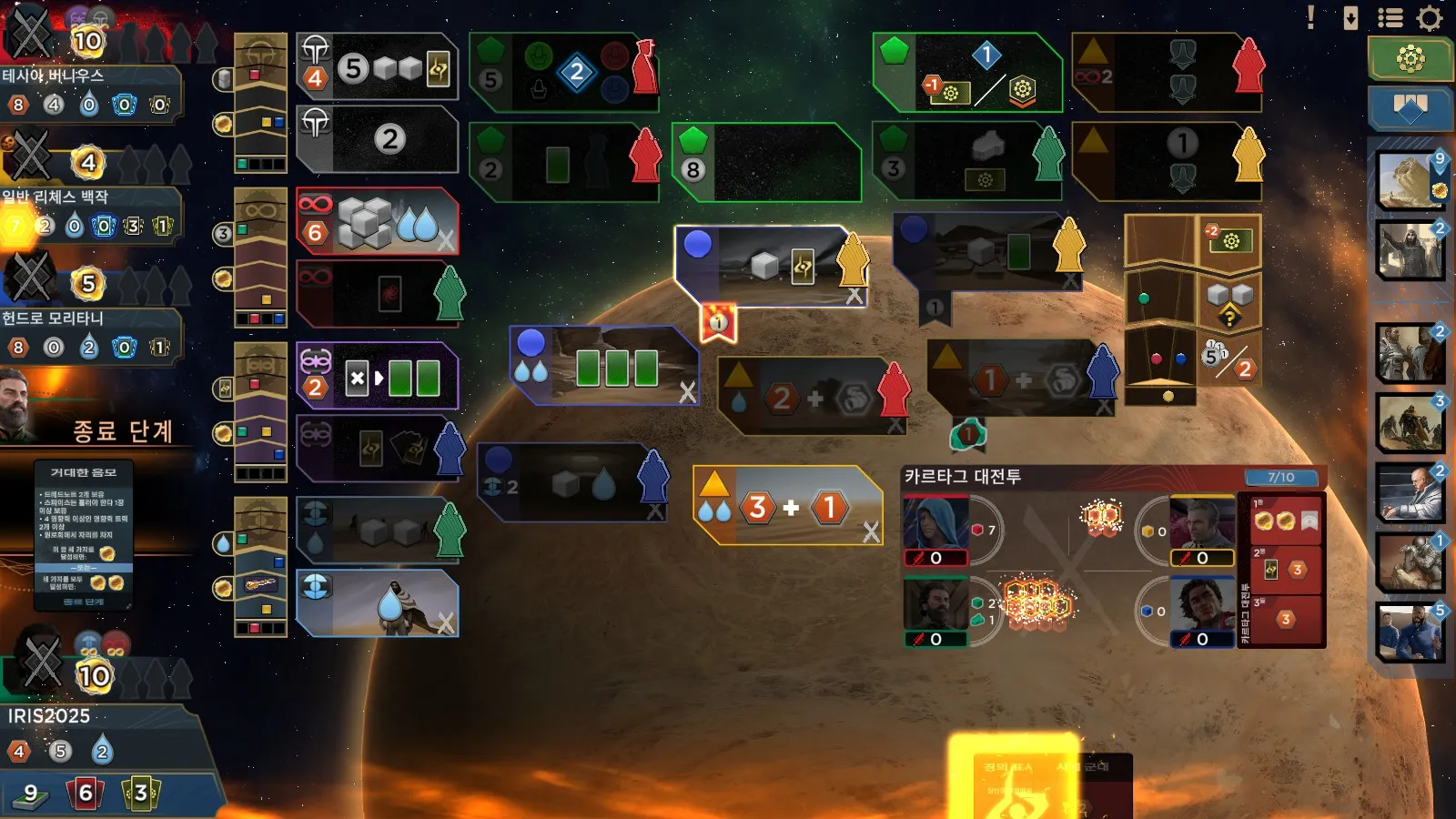Open player 테시아 버너우스 panel

[91, 91]
